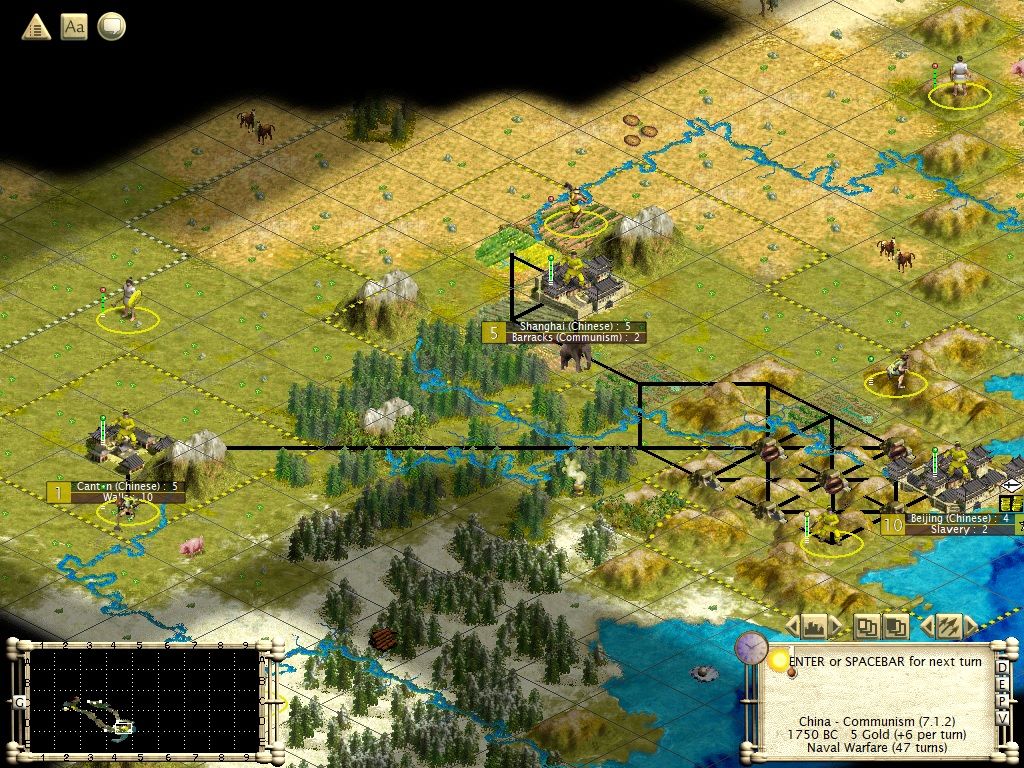The image size is (1024, 768).
Task: Click the round speech bubble advisor button
Action: [x=111, y=27]
